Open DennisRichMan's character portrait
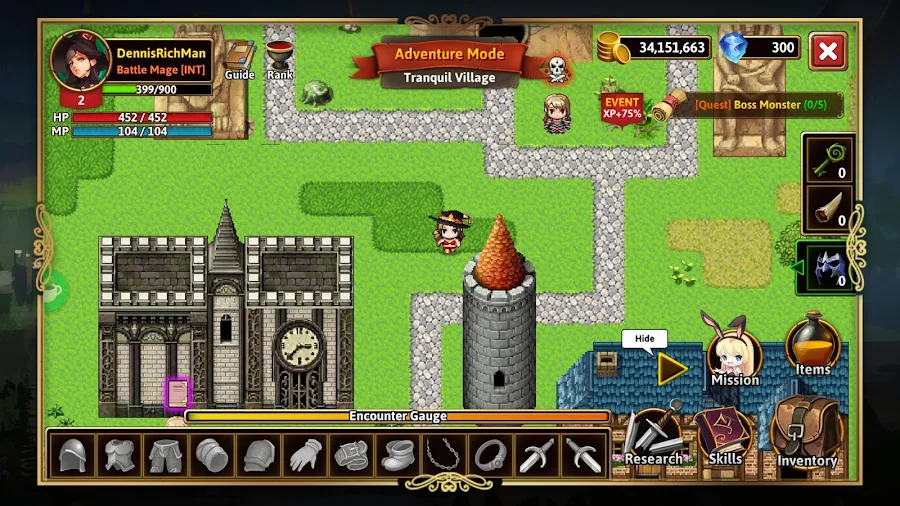The width and height of the screenshot is (900, 506). (x=80, y=62)
